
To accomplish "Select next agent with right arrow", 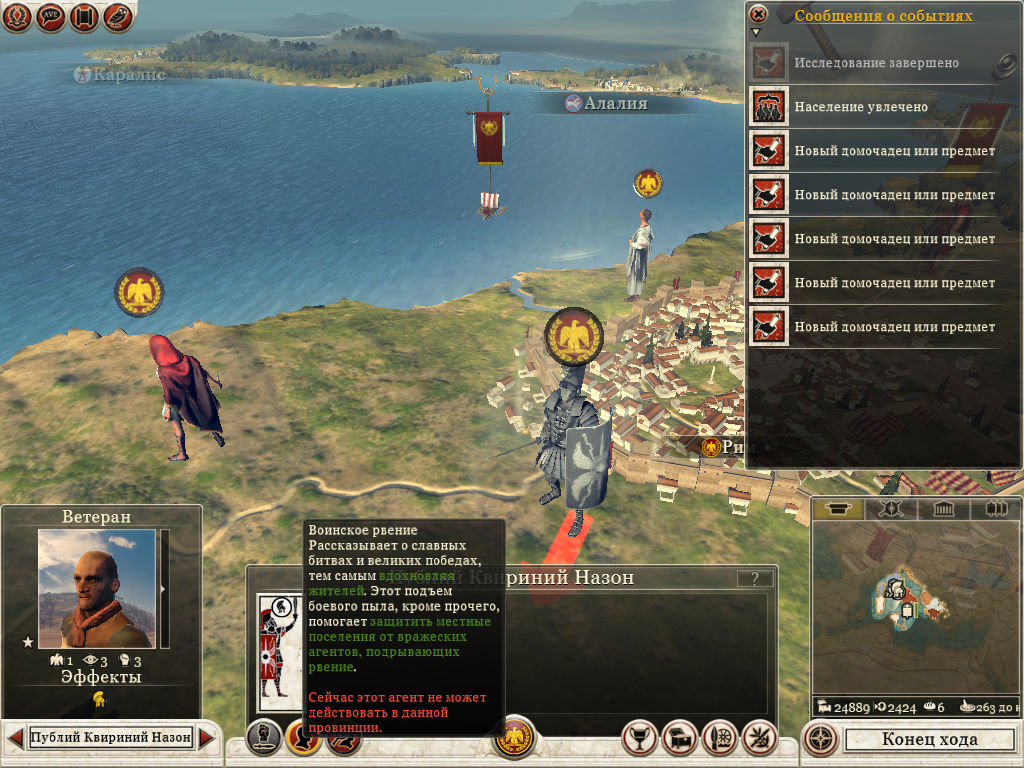I will click(207, 739).
